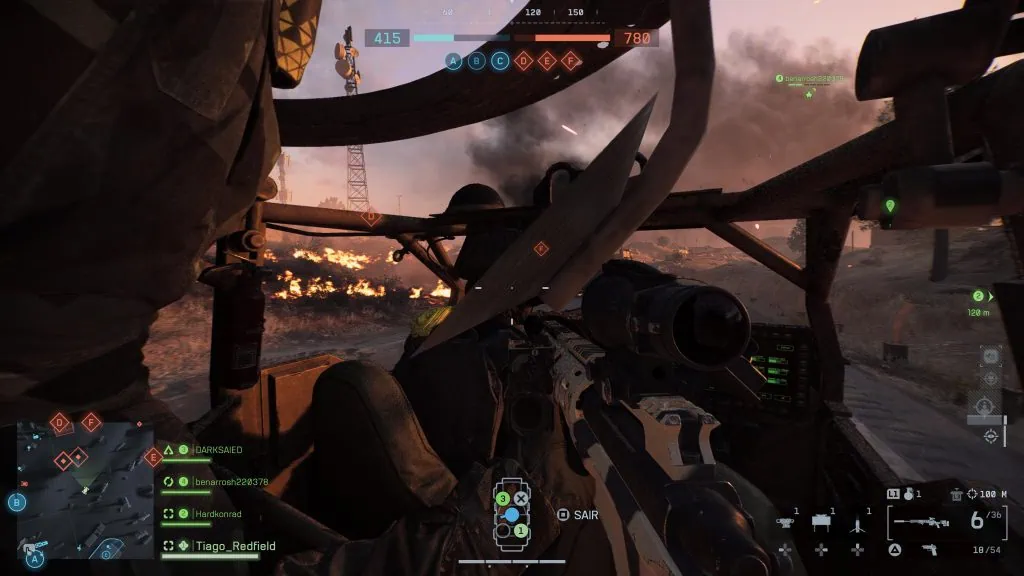This screenshot has height=576, width=1024.
Task: Click the vehicle seat layout diagram
Action: click(512, 514)
